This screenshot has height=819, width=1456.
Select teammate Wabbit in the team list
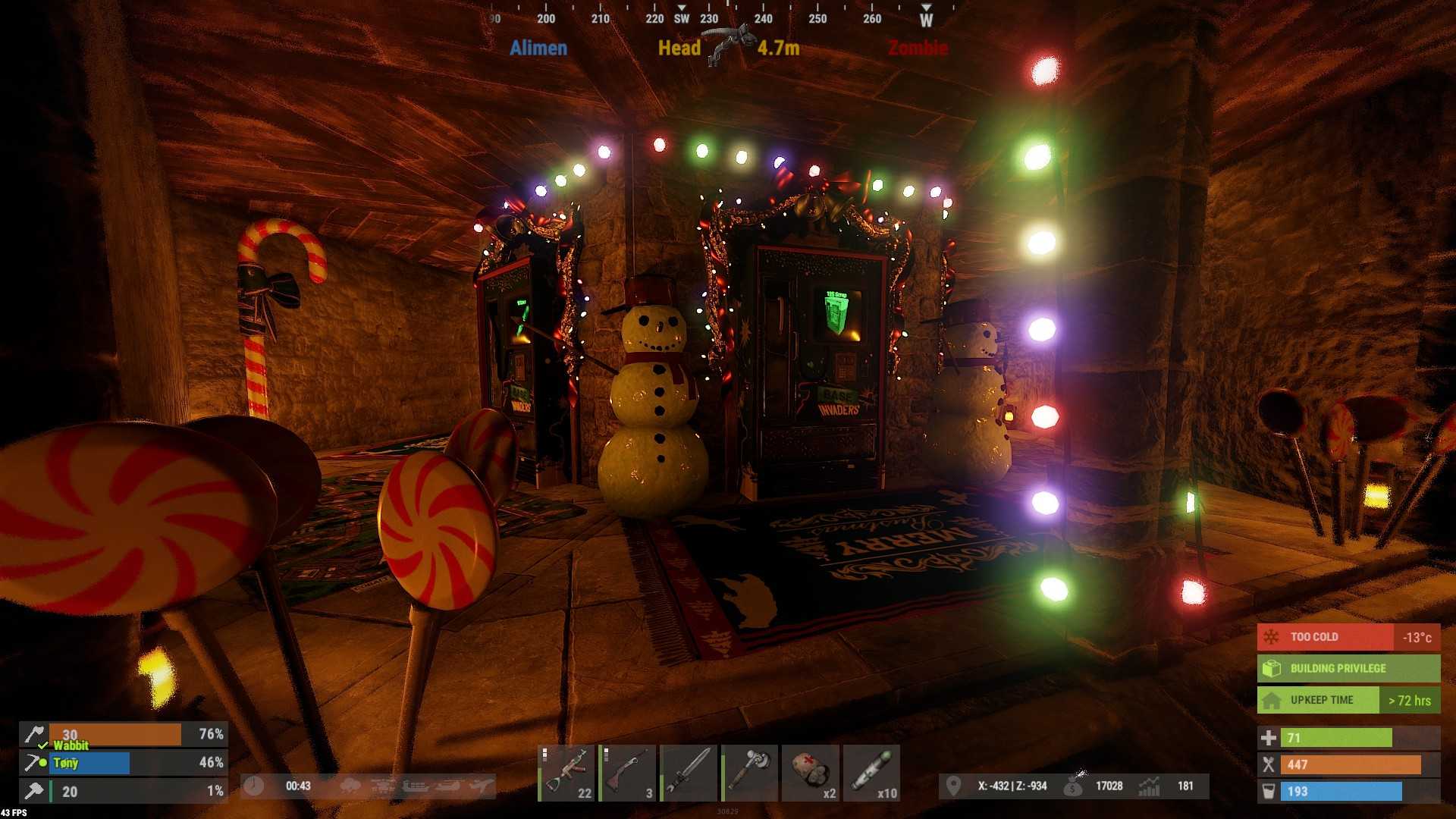[x=71, y=745]
